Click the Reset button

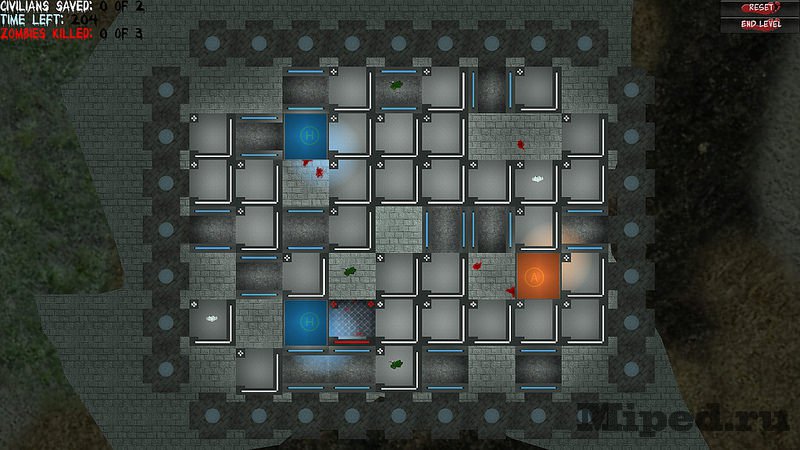pos(760,8)
